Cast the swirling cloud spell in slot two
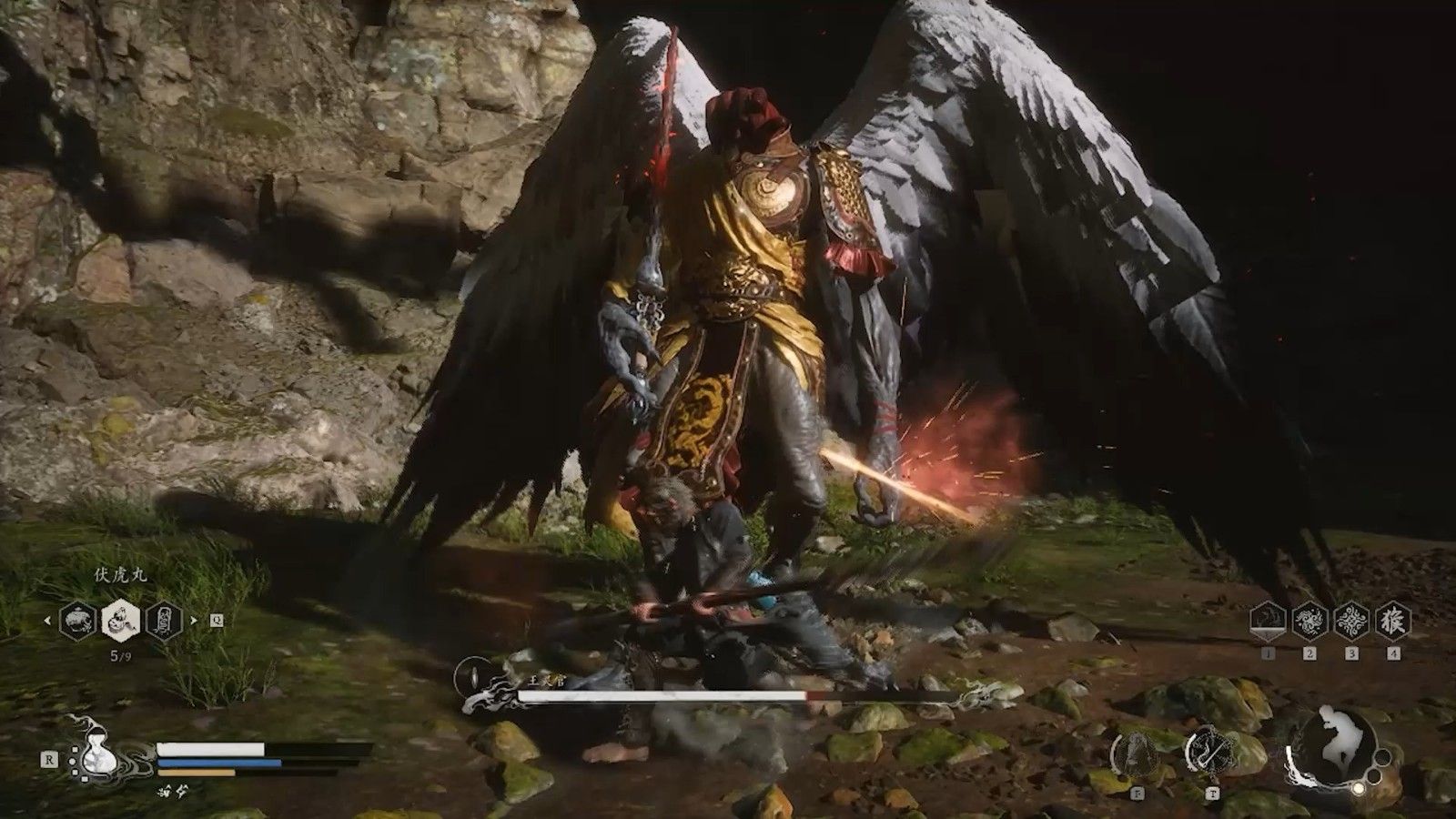The height and width of the screenshot is (819, 1456). pos(1309,622)
